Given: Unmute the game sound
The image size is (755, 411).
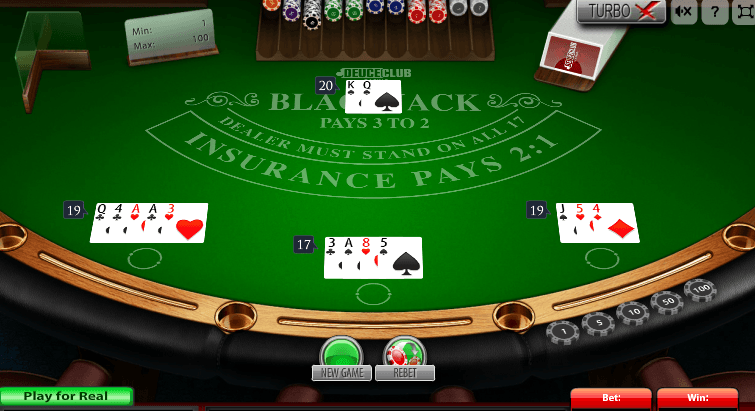Looking at the screenshot, I should pos(684,12).
